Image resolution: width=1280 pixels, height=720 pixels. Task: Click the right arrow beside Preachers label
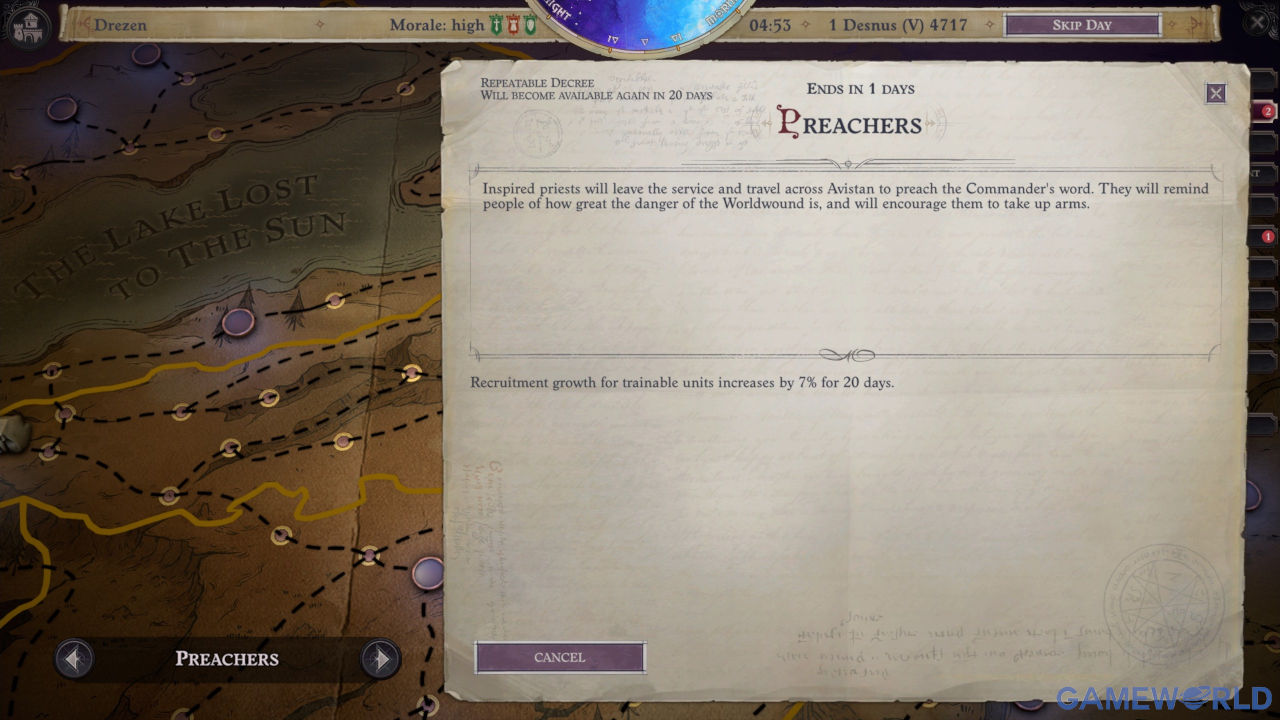(381, 659)
